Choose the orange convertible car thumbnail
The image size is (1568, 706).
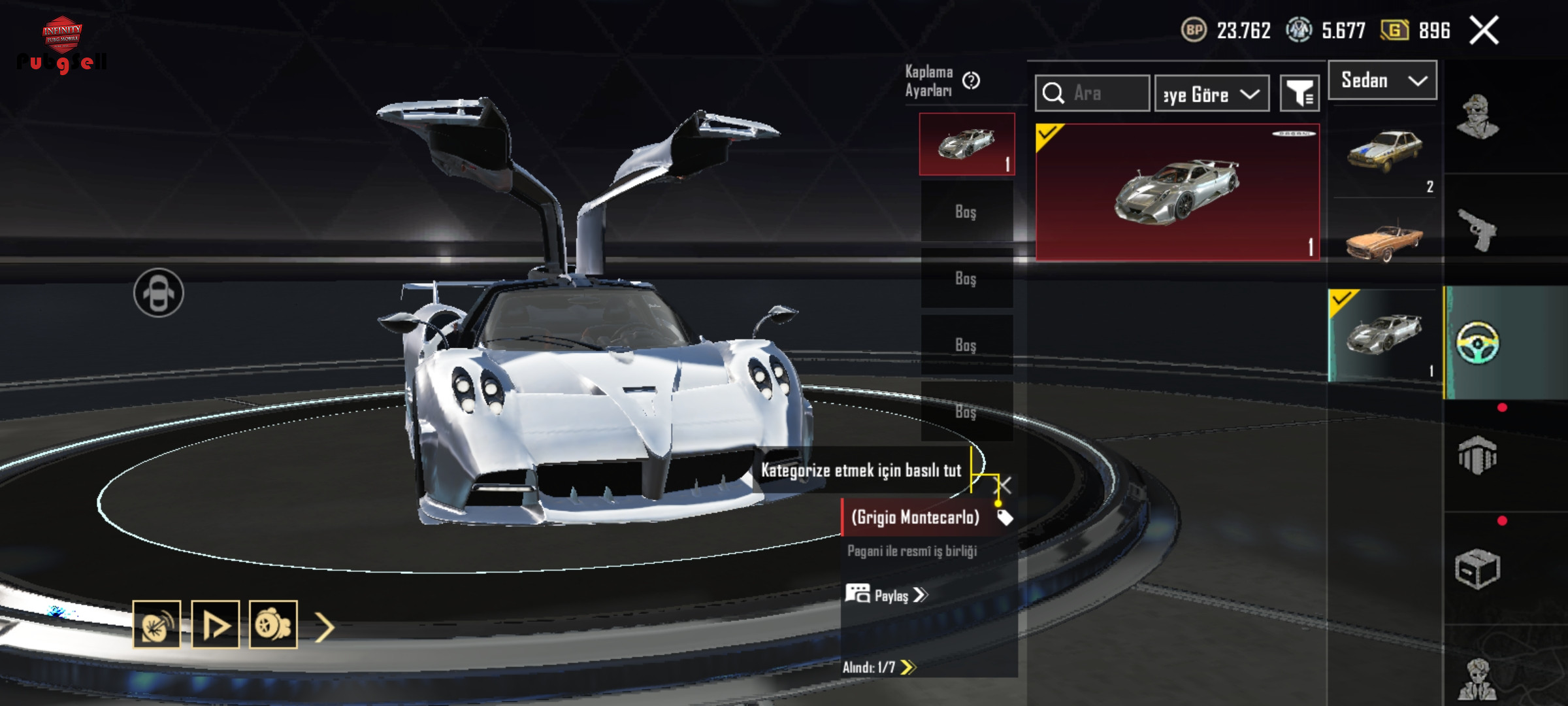[1384, 241]
